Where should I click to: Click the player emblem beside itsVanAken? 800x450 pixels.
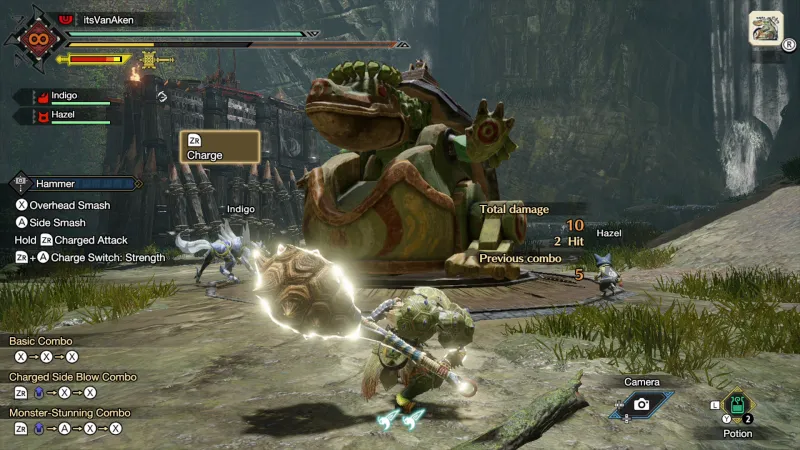[39, 42]
